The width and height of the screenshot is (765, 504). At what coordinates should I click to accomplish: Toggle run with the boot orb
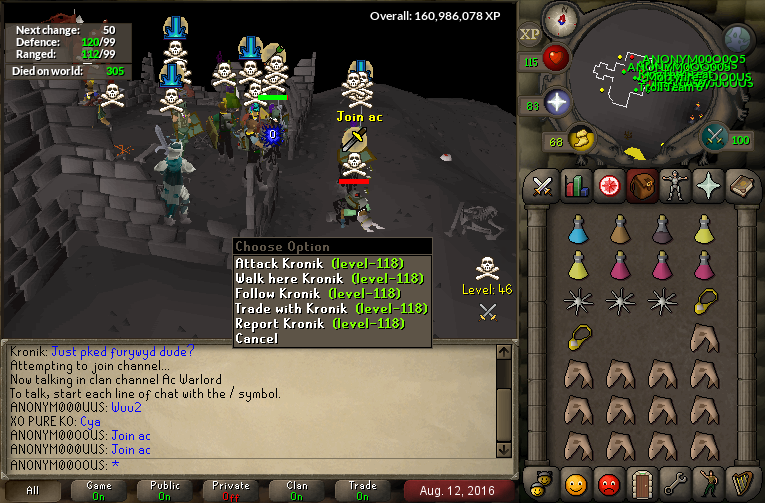click(x=581, y=138)
